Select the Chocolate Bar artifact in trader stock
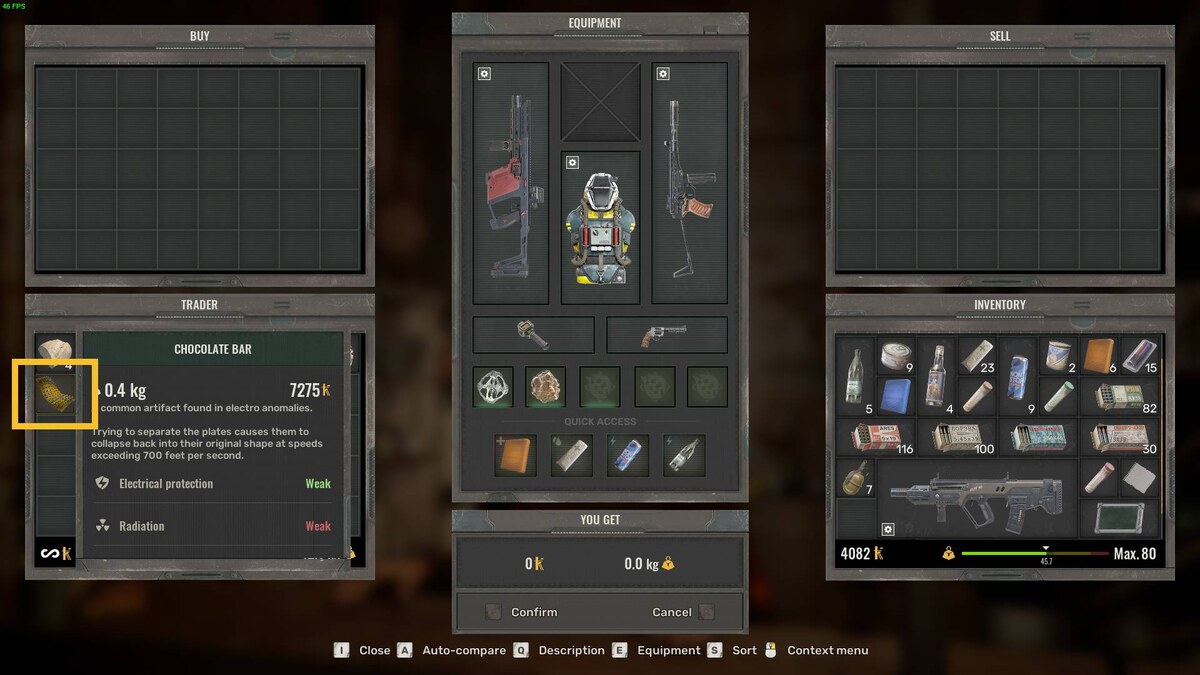Image resolution: width=1200 pixels, height=675 pixels. [54, 395]
